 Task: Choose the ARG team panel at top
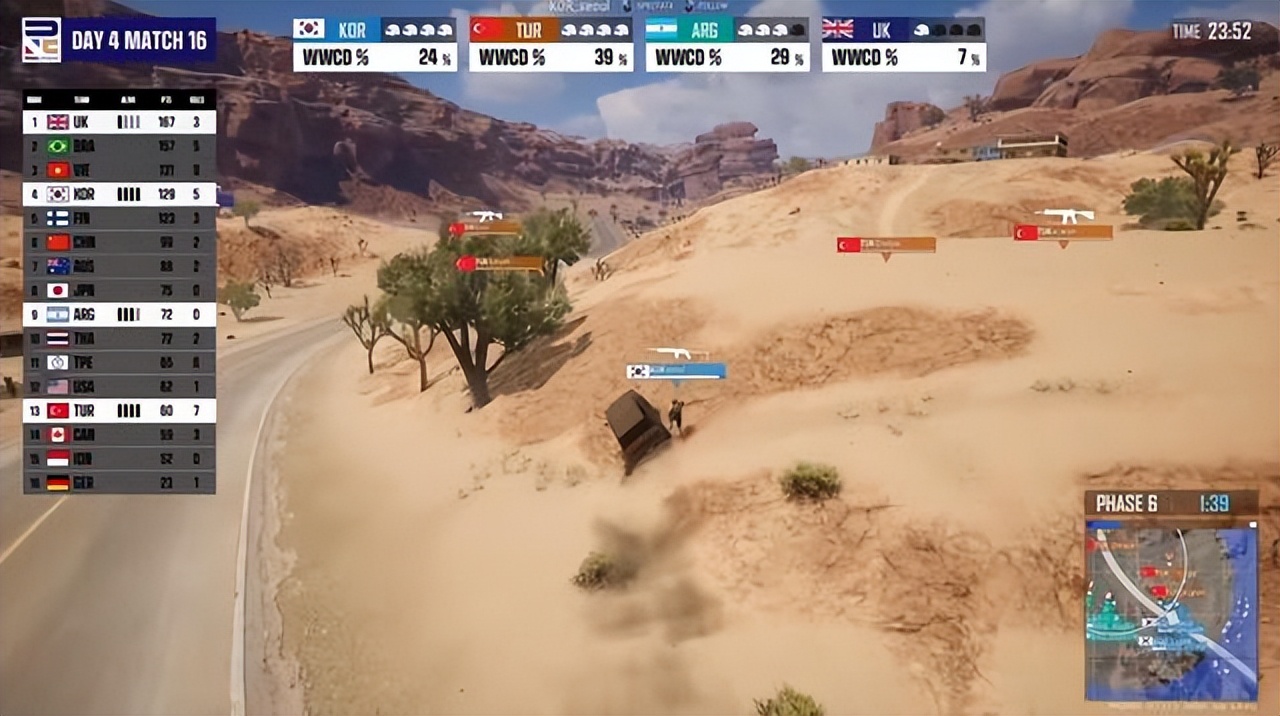[x=727, y=44]
